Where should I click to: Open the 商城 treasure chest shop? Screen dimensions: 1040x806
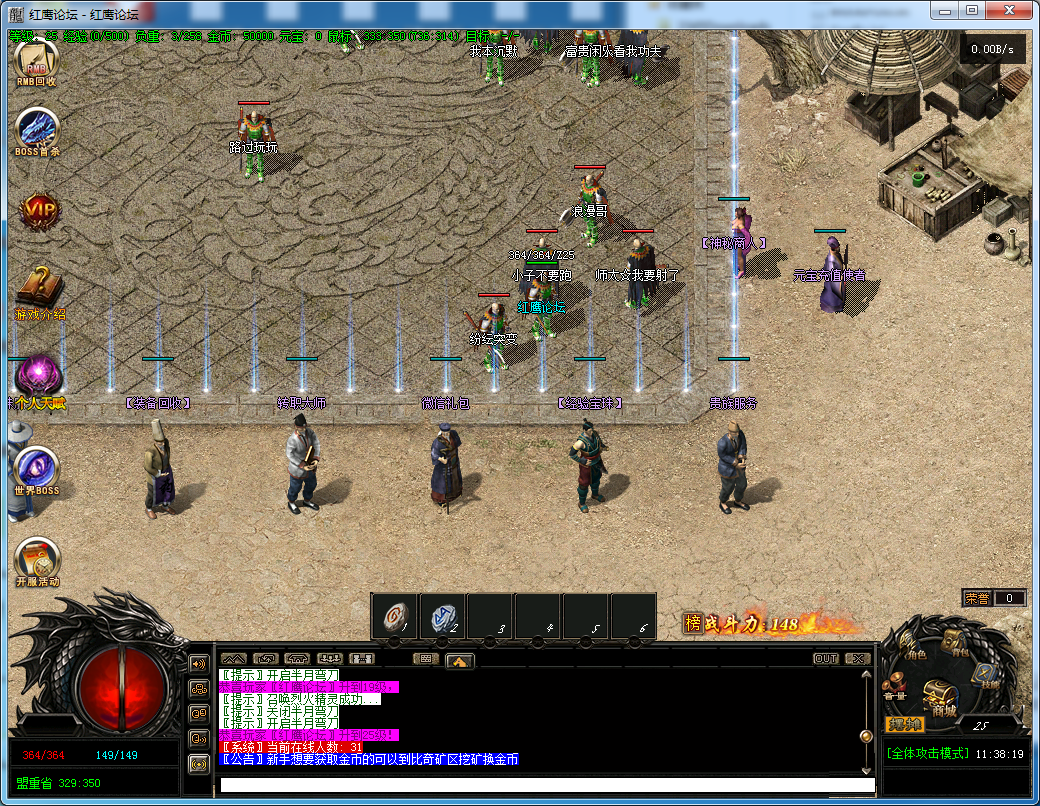(x=940, y=695)
